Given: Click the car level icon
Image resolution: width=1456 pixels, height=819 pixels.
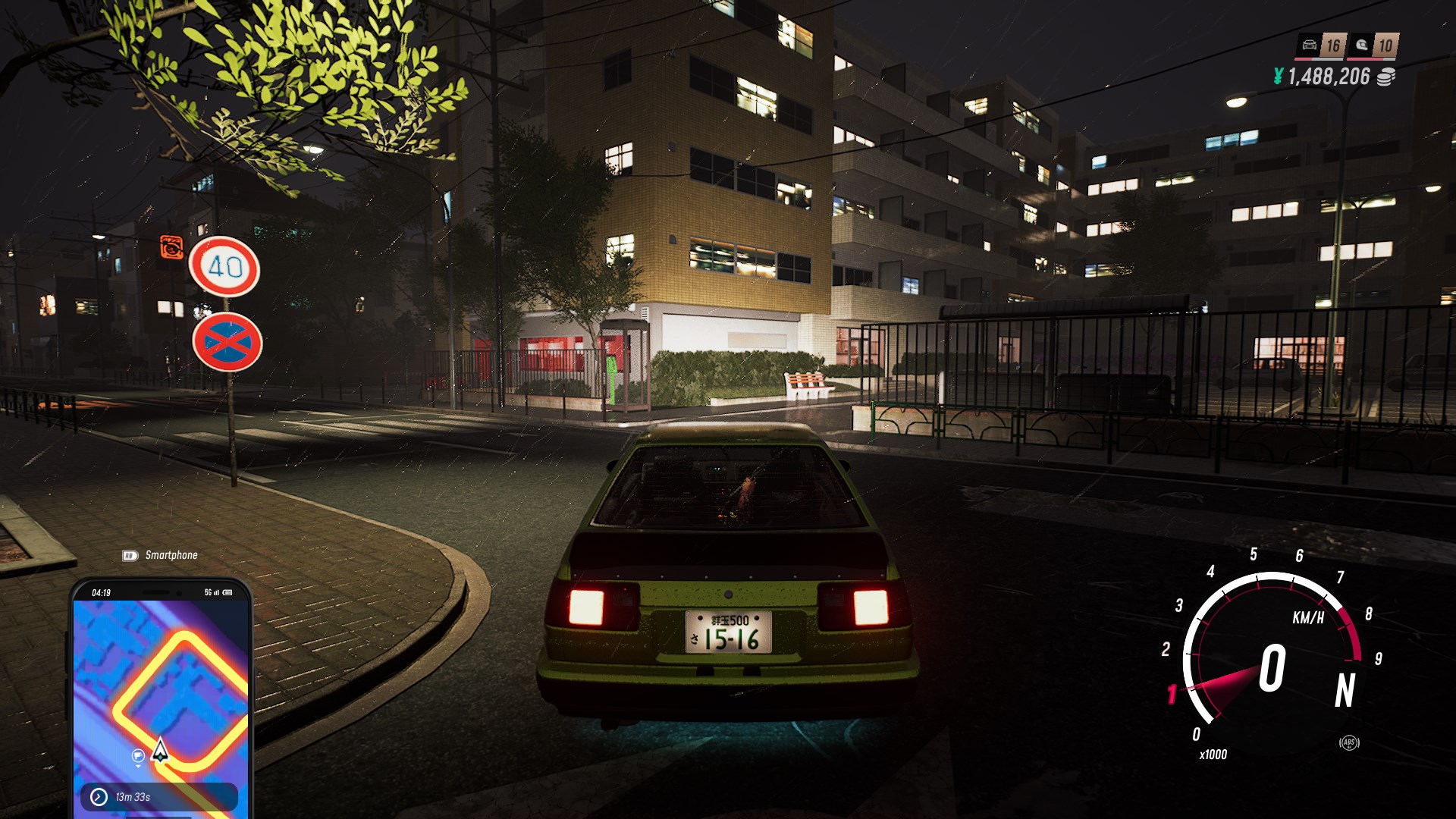Looking at the screenshot, I should click(x=1310, y=45).
